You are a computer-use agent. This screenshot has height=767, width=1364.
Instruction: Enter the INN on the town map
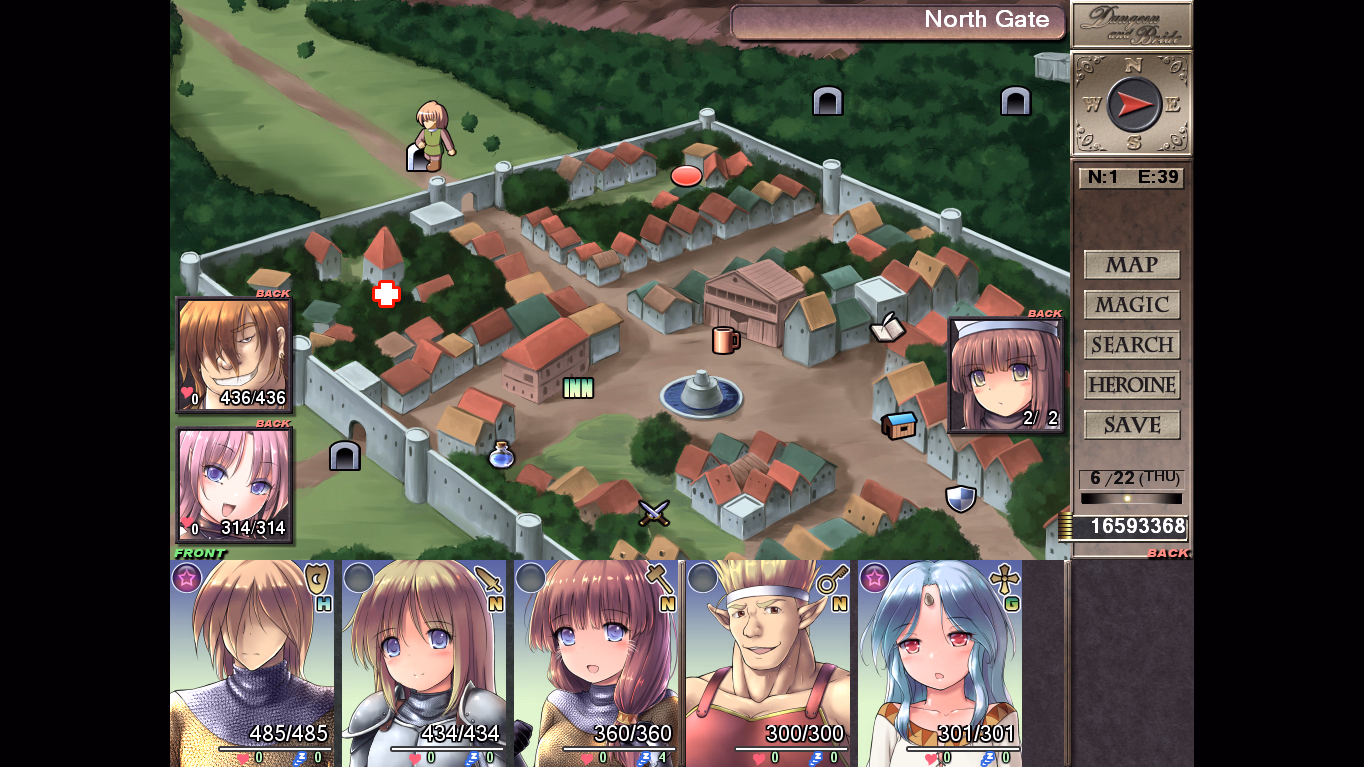(x=578, y=387)
